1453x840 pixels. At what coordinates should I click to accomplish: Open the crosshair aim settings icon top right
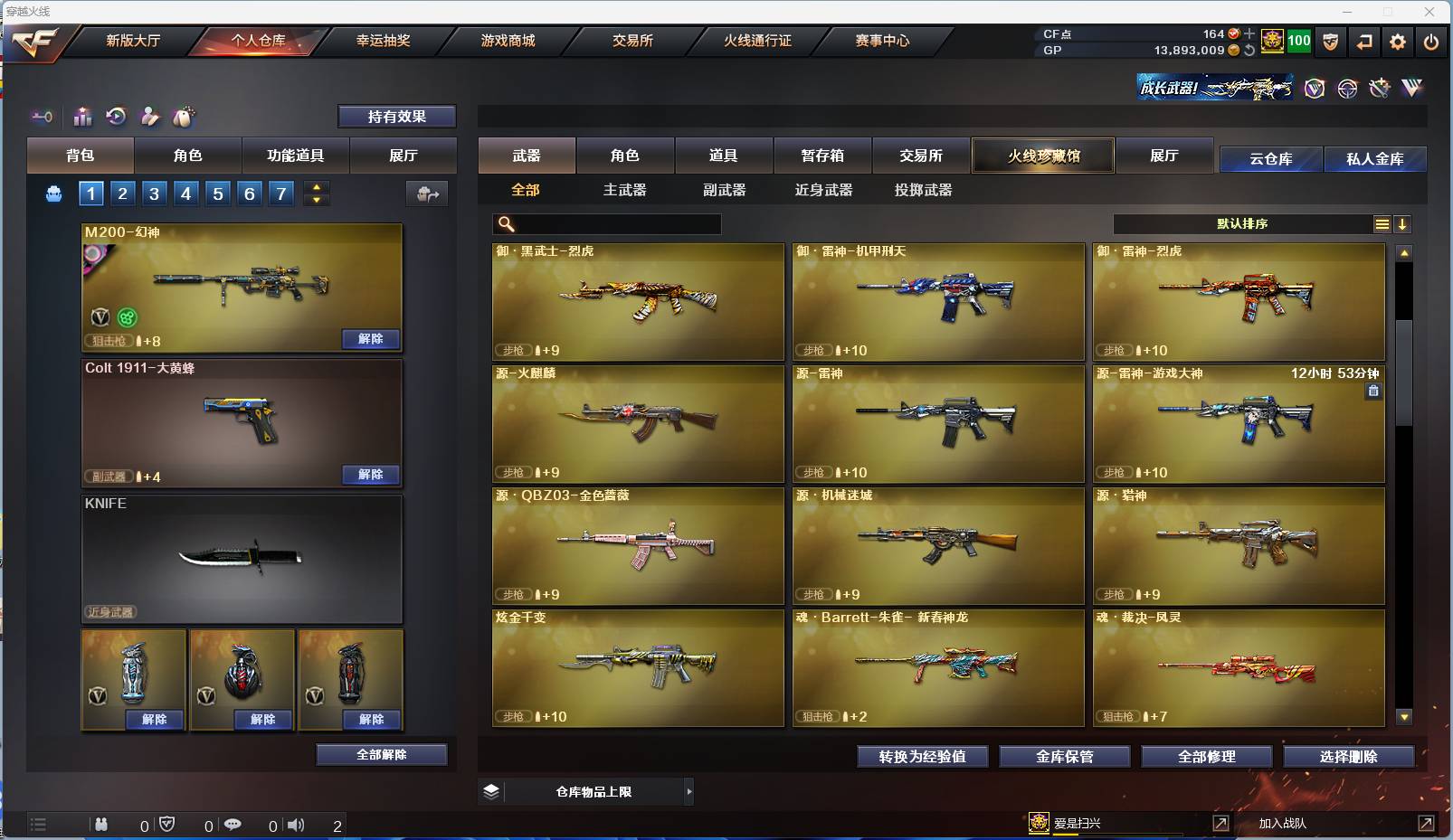click(1347, 89)
